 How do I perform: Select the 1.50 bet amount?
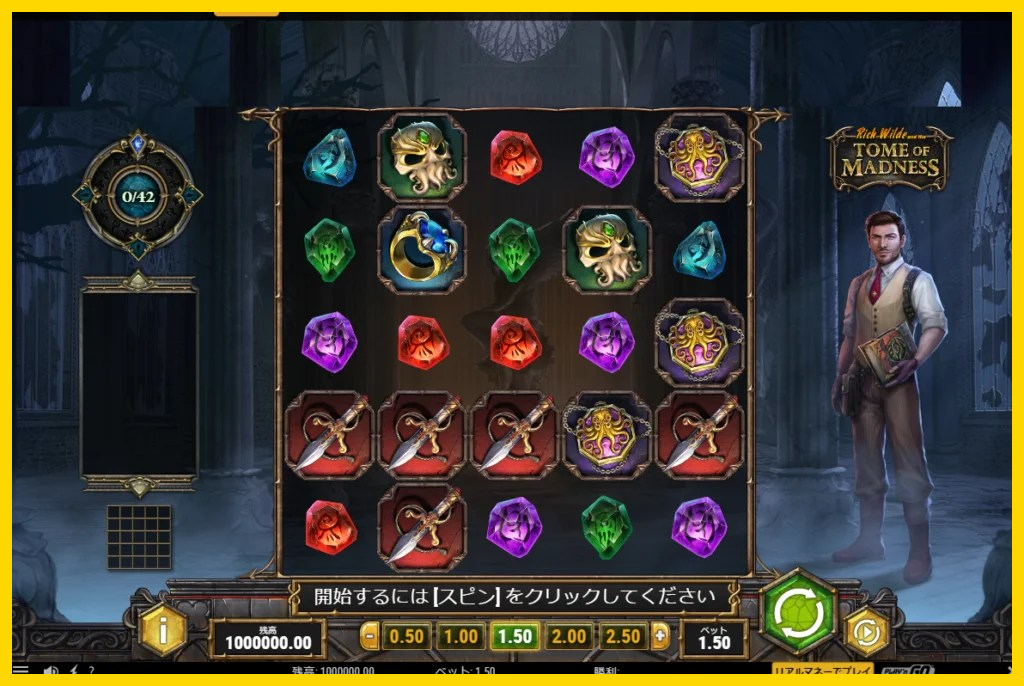(x=514, y=636)
